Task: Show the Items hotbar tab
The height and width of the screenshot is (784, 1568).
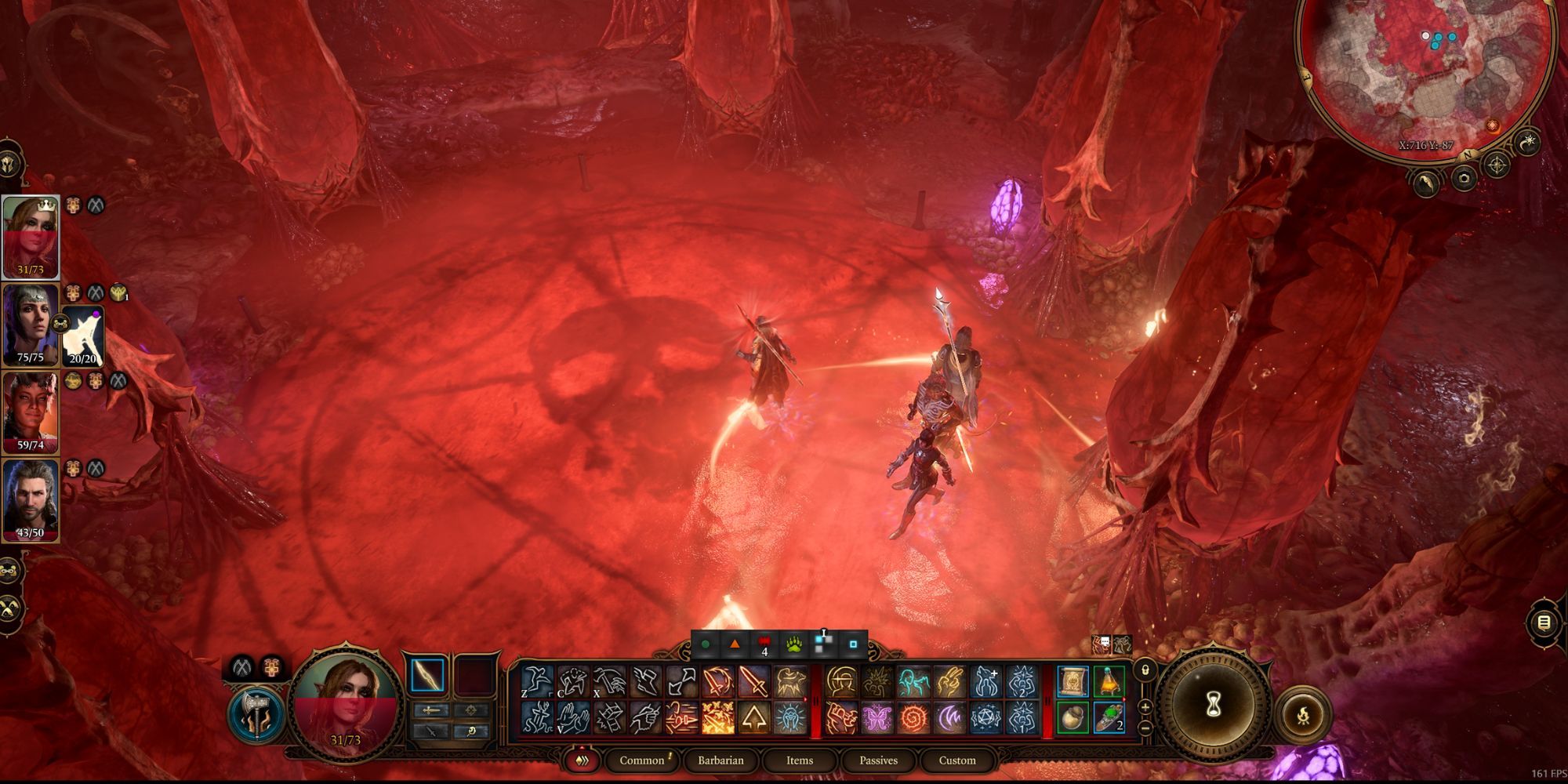Action: 799,760
